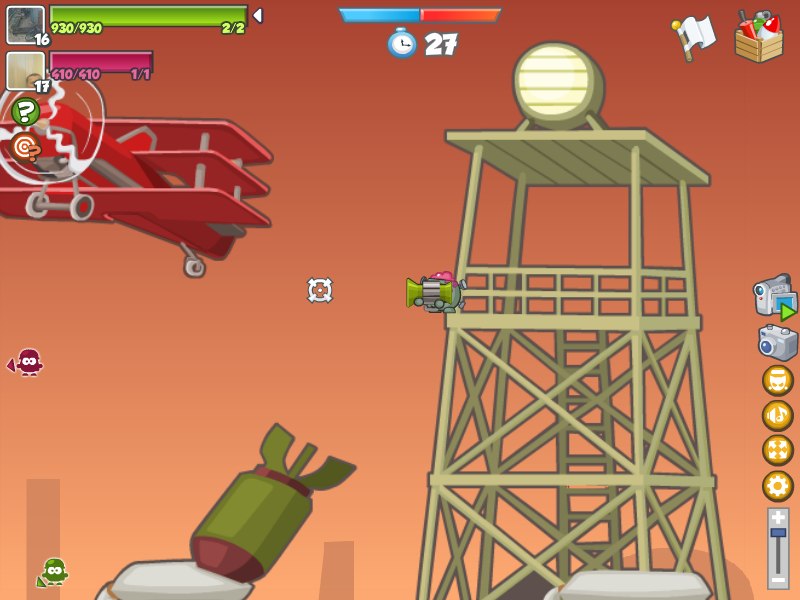Click the orange target hint icon

(x=25, y=148)
